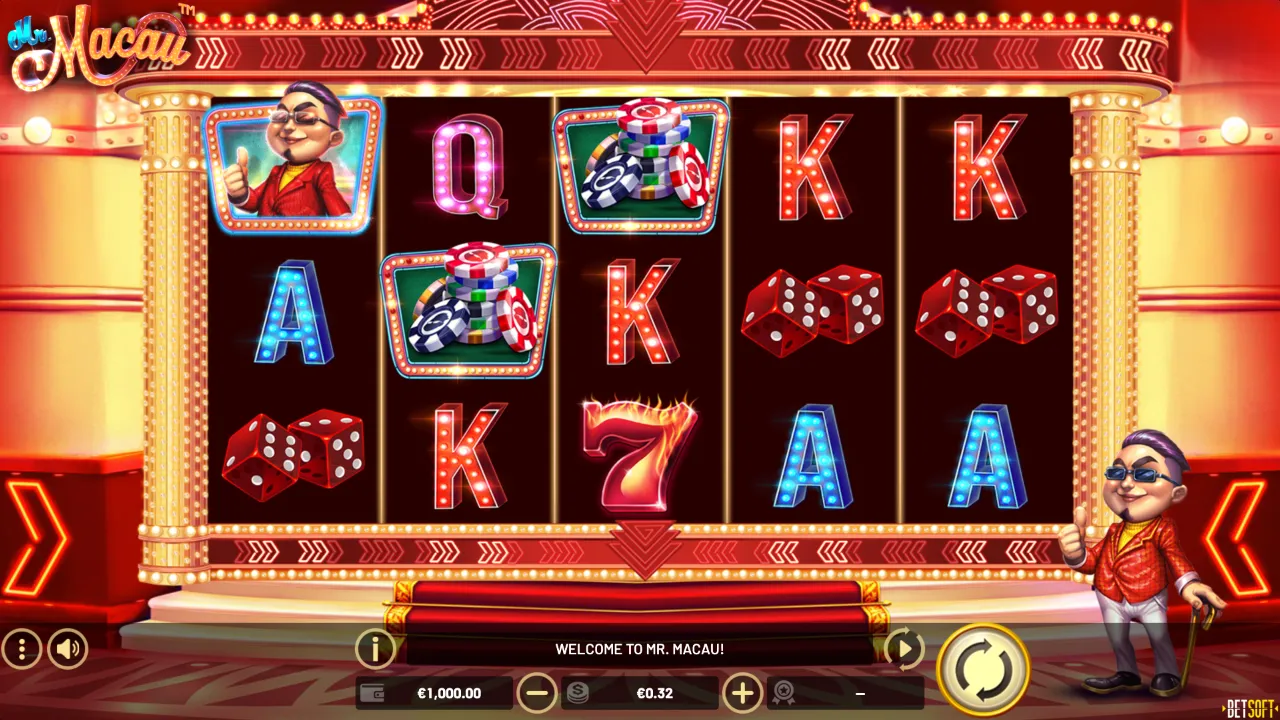Click the Mr. Macau character mascot

coord(1140,550)
